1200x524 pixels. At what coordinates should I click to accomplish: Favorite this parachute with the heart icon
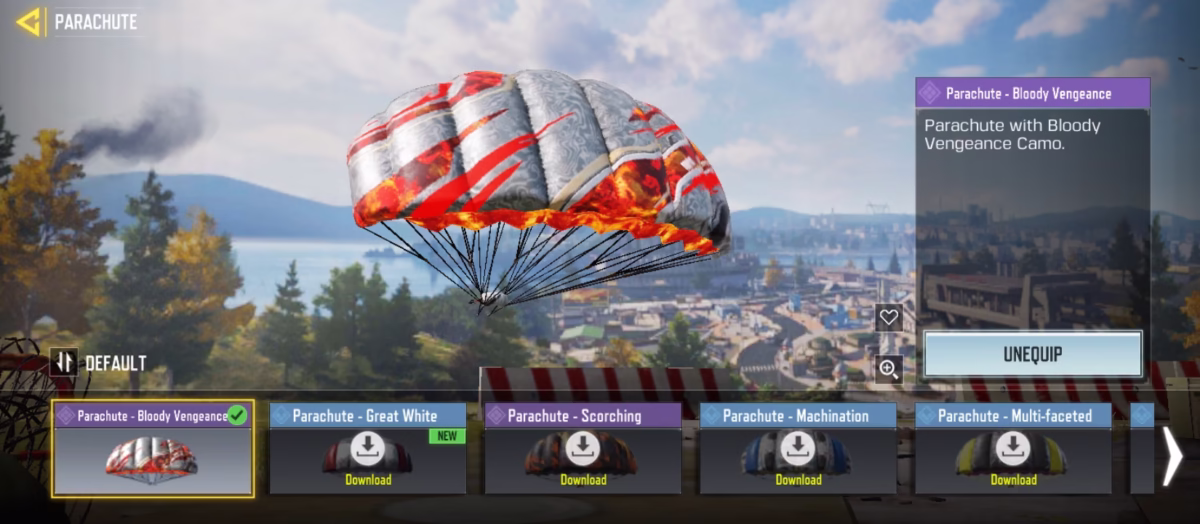tap(888, 318)
